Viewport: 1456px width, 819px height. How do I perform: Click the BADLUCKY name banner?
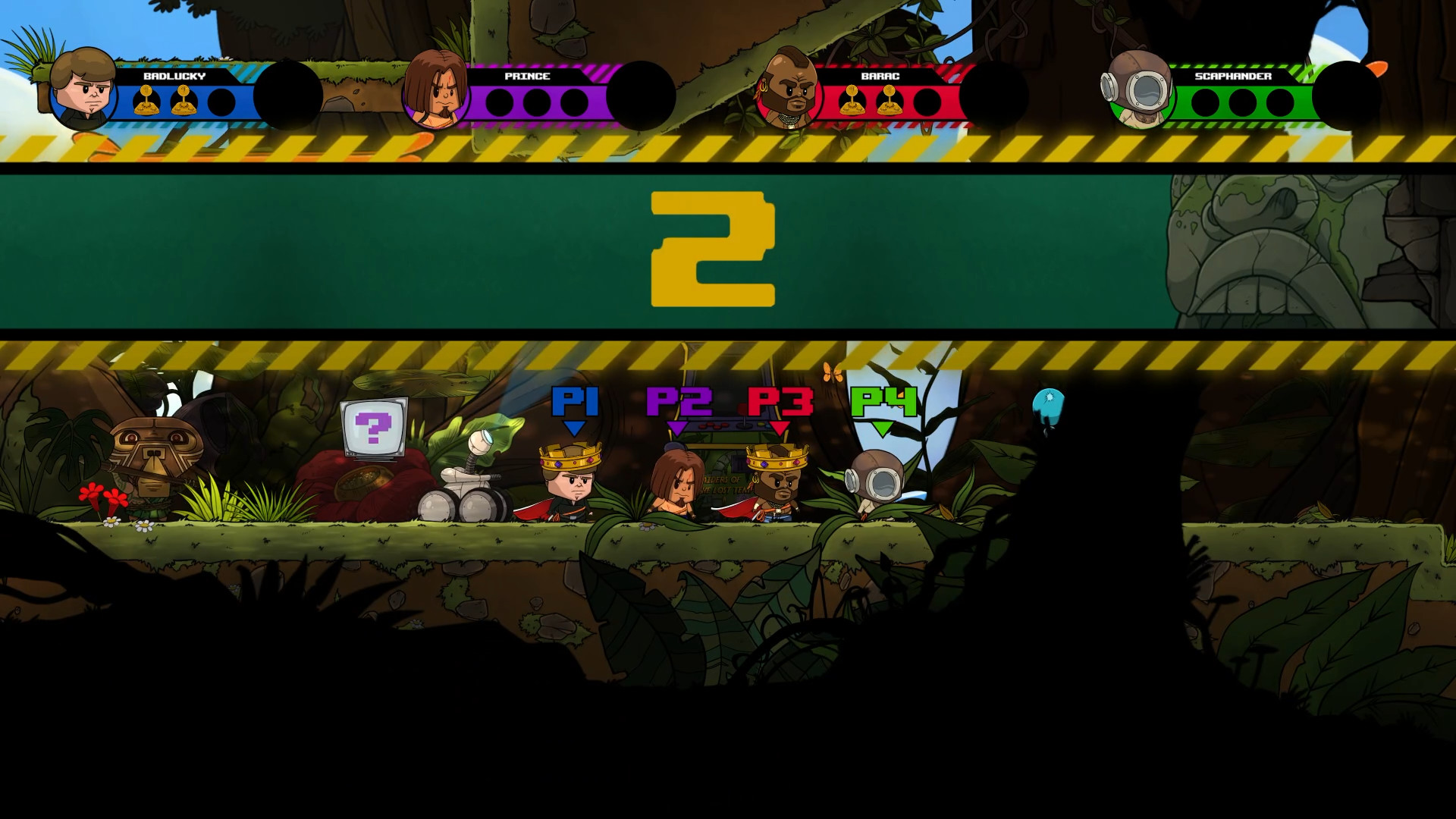[x=173, y=76]
